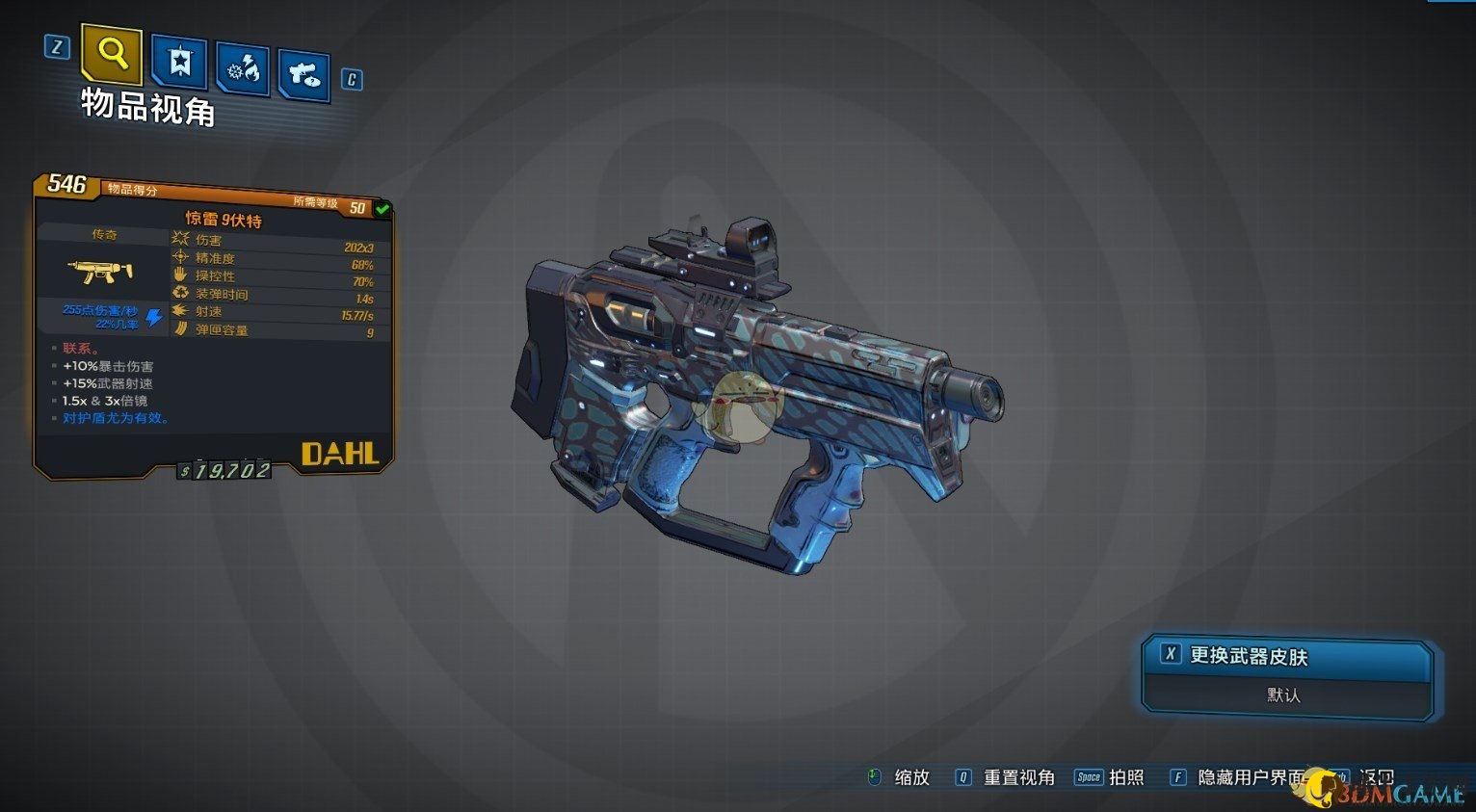Select the magnifying glass item view tab
1476x812 pixels.
point(112,54)
